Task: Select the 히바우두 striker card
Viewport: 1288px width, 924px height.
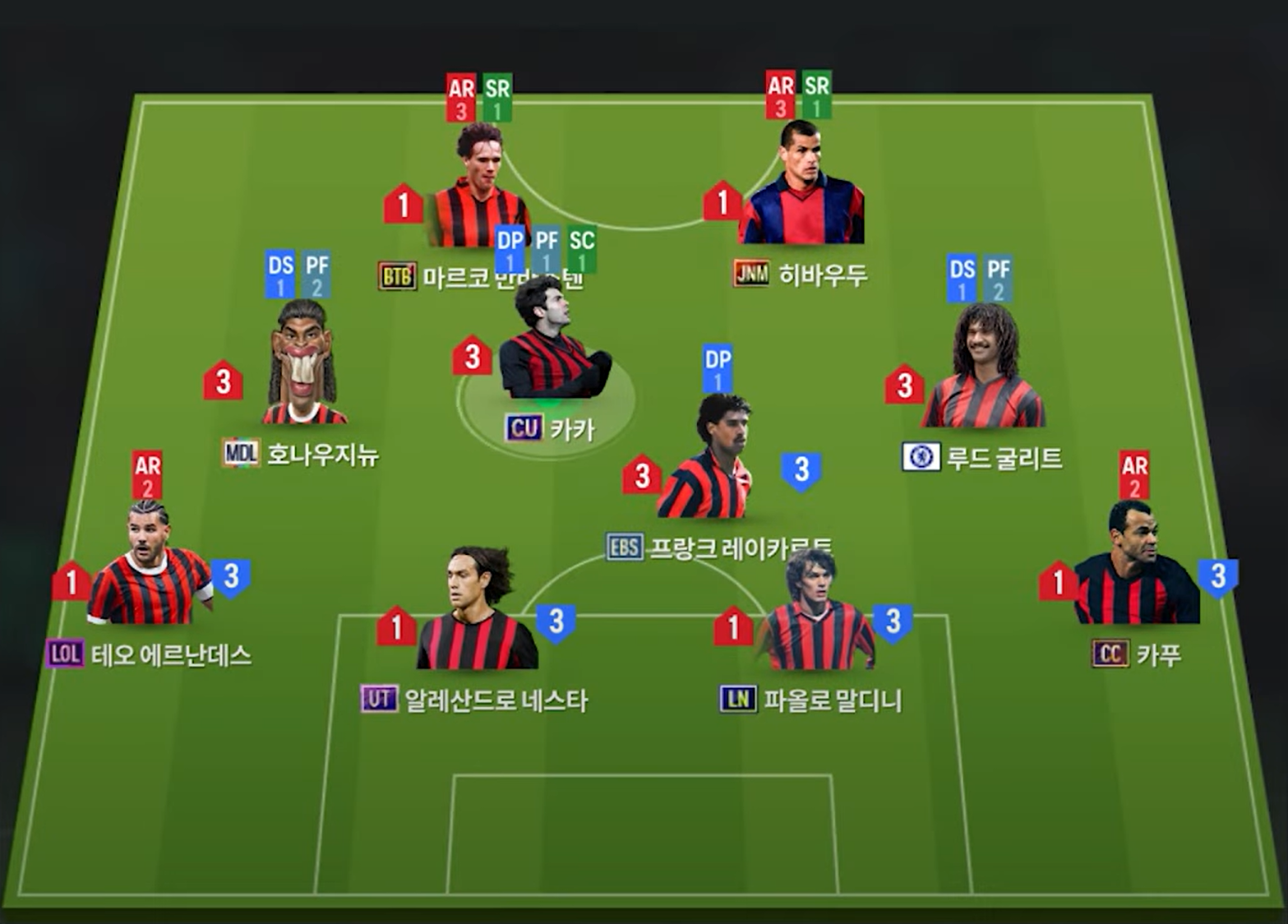Action: pyautogui.click(x=801, y=191)
